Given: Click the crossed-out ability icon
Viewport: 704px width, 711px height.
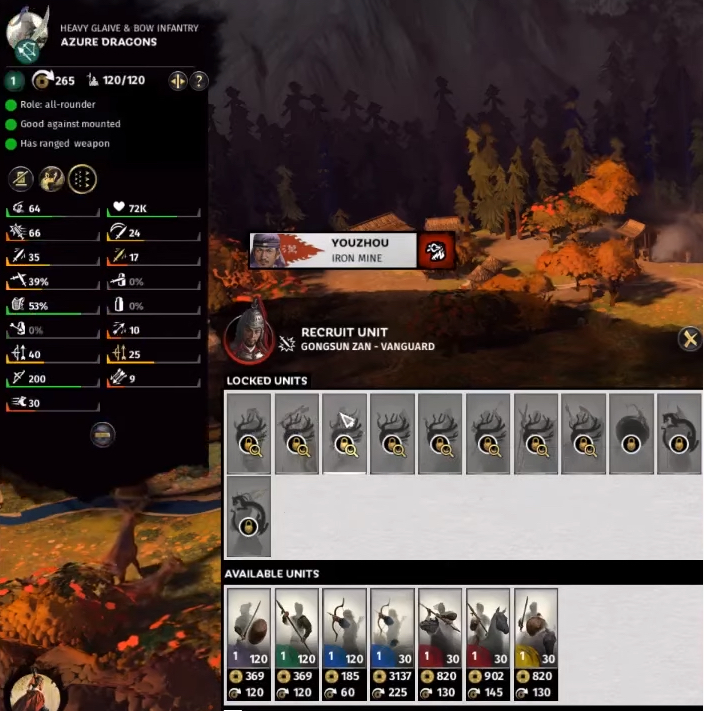Looking at the screenshot, I should [21, 179].
